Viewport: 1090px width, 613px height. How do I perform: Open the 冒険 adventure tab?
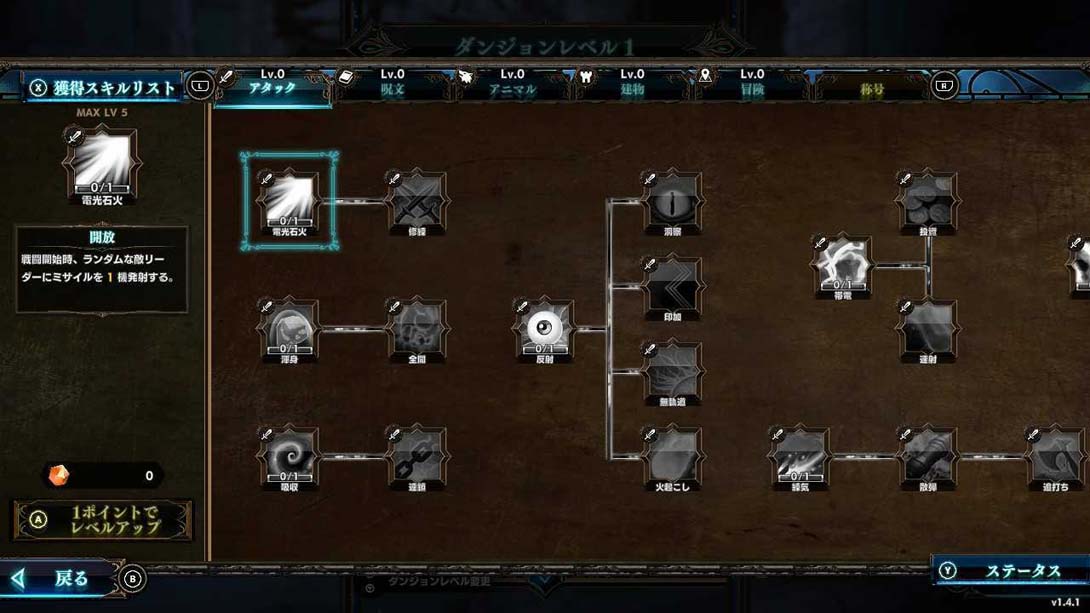[752, 84]
